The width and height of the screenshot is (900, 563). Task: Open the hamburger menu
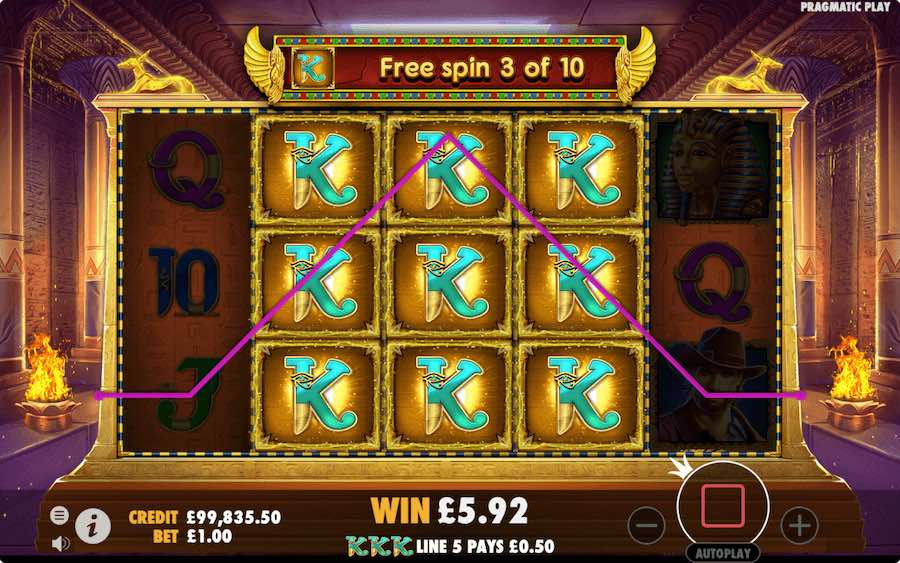coord(60,515)
